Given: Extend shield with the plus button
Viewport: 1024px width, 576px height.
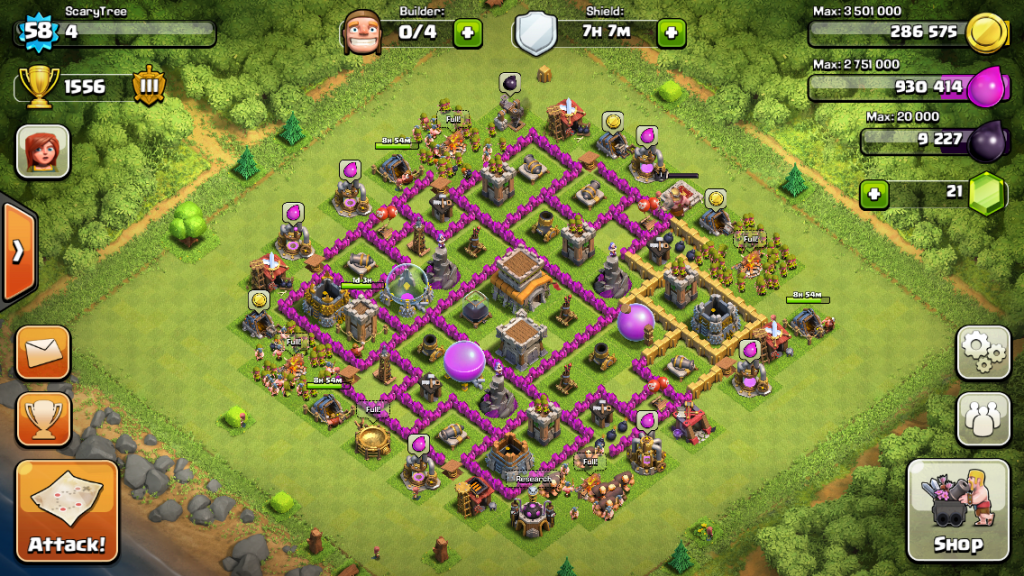Looking at the screenshot, I should click(x=670, y=33).
